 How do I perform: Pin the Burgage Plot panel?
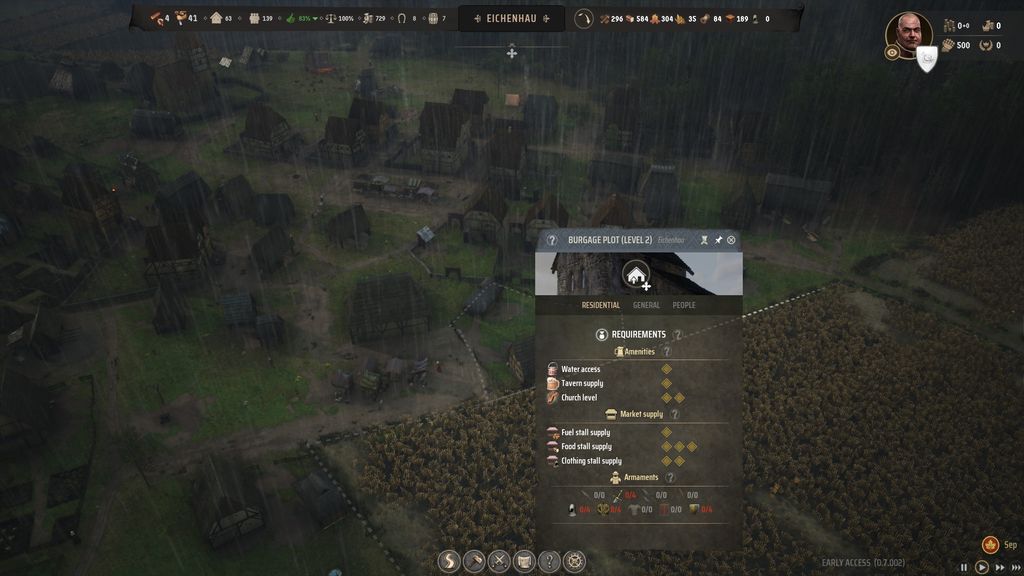718,240
